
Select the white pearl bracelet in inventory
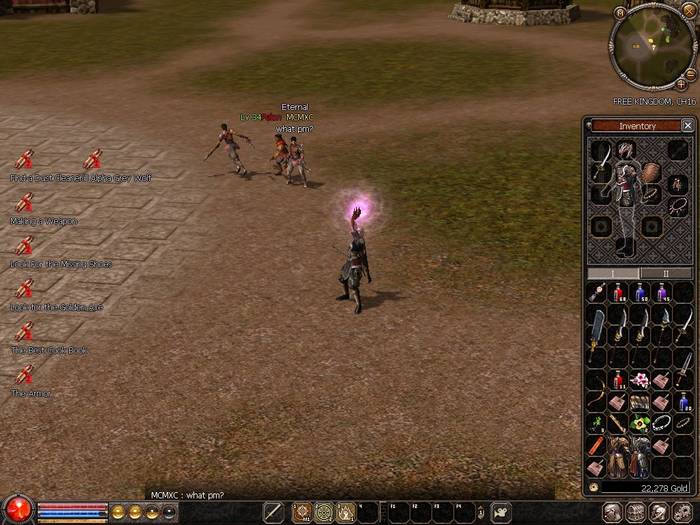point(662,422)
